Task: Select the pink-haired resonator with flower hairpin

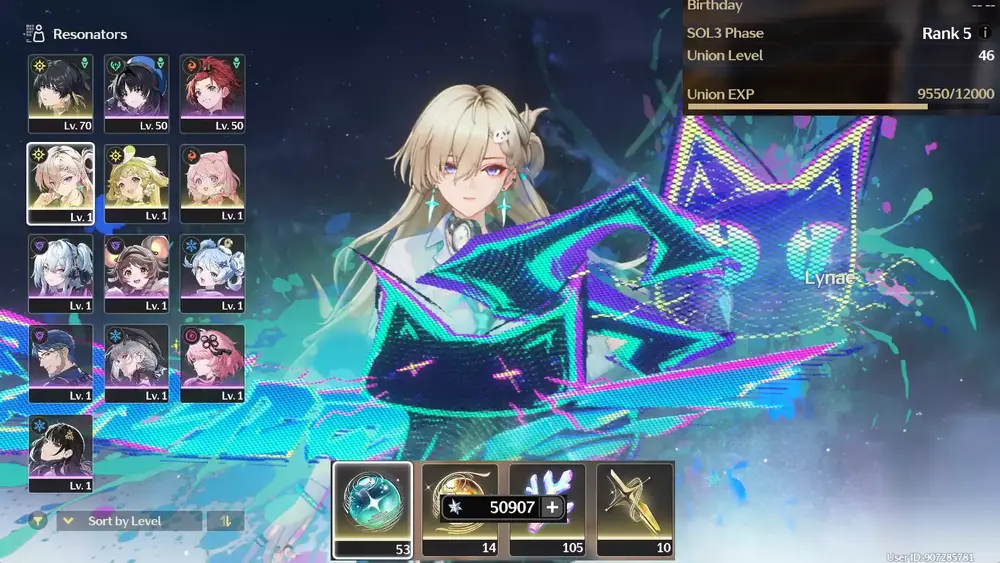Action: pos(213,362)
